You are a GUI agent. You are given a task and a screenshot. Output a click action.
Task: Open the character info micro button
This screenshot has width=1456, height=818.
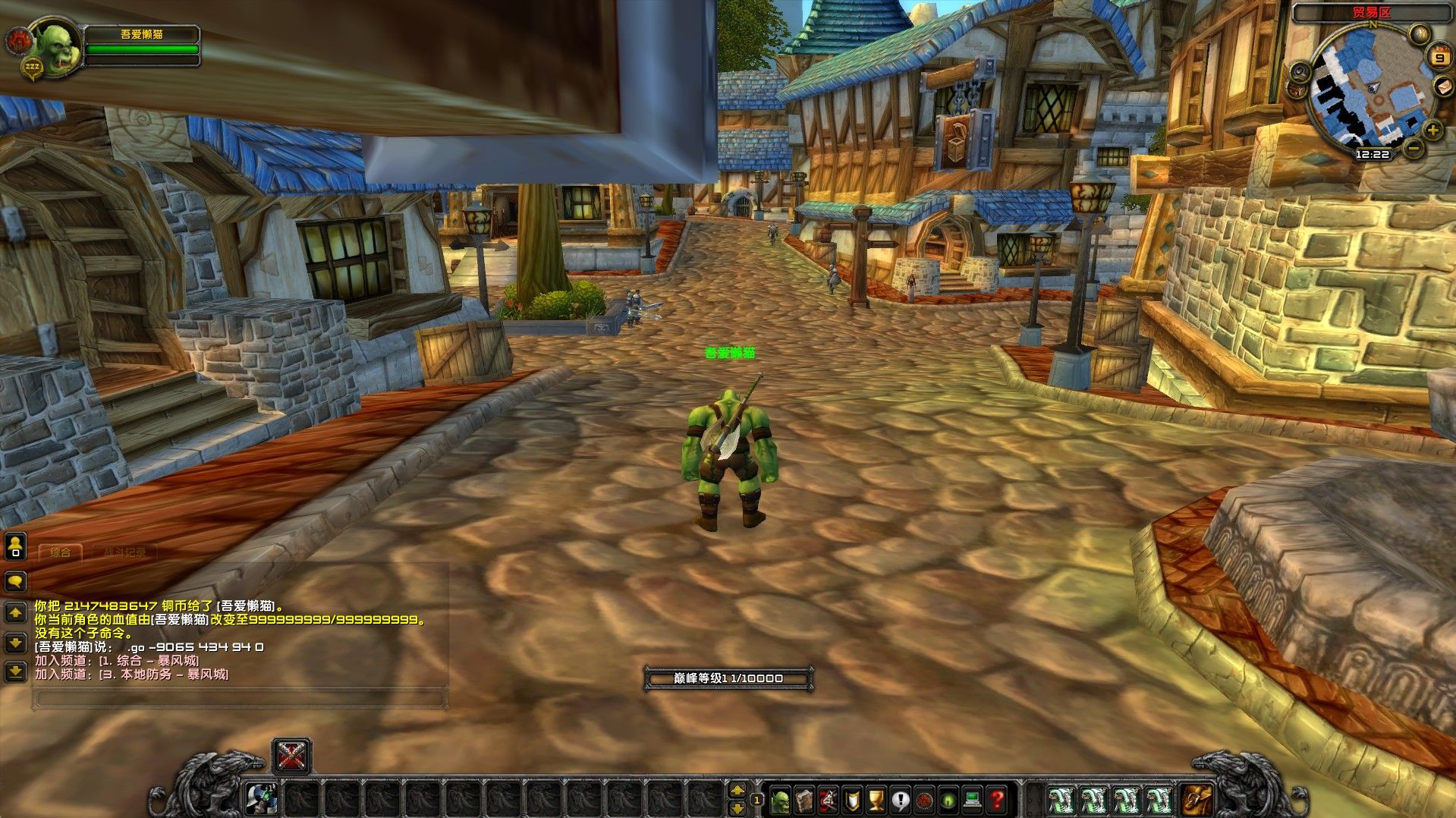click(x=780, y=800)
